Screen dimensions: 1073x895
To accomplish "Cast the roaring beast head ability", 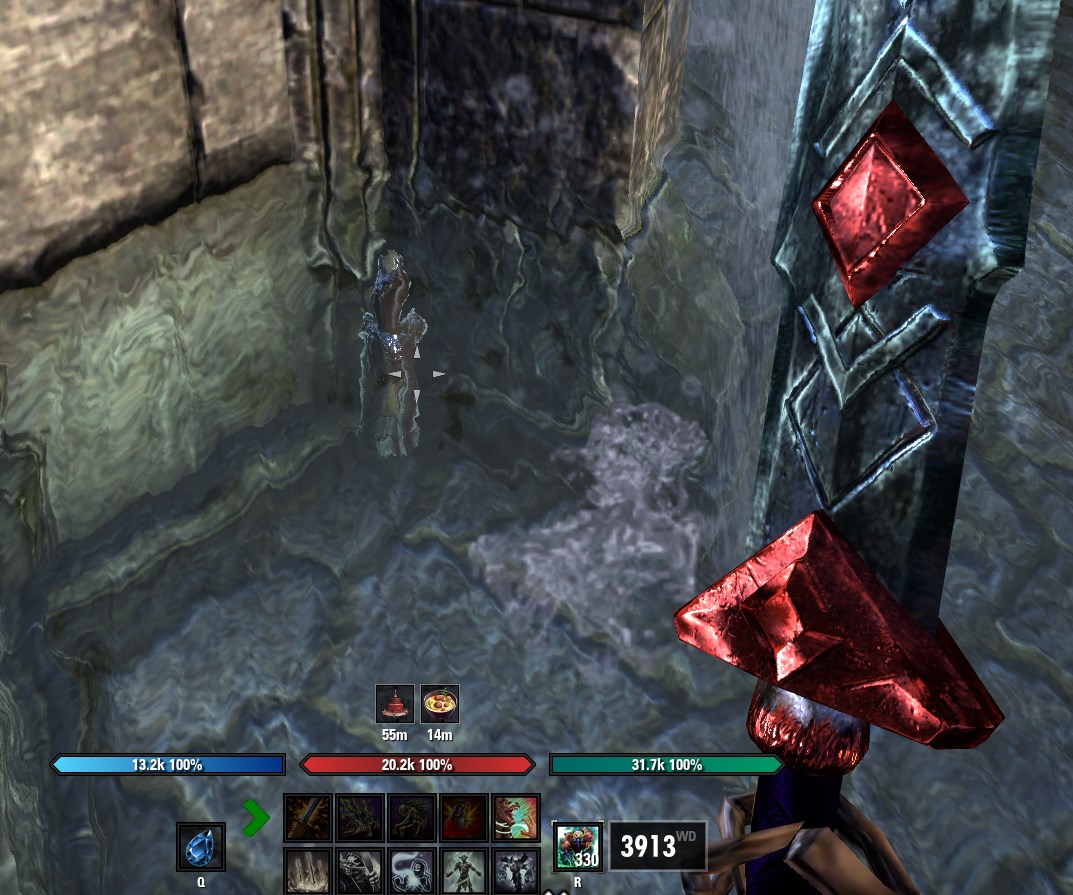I will 516,818.
